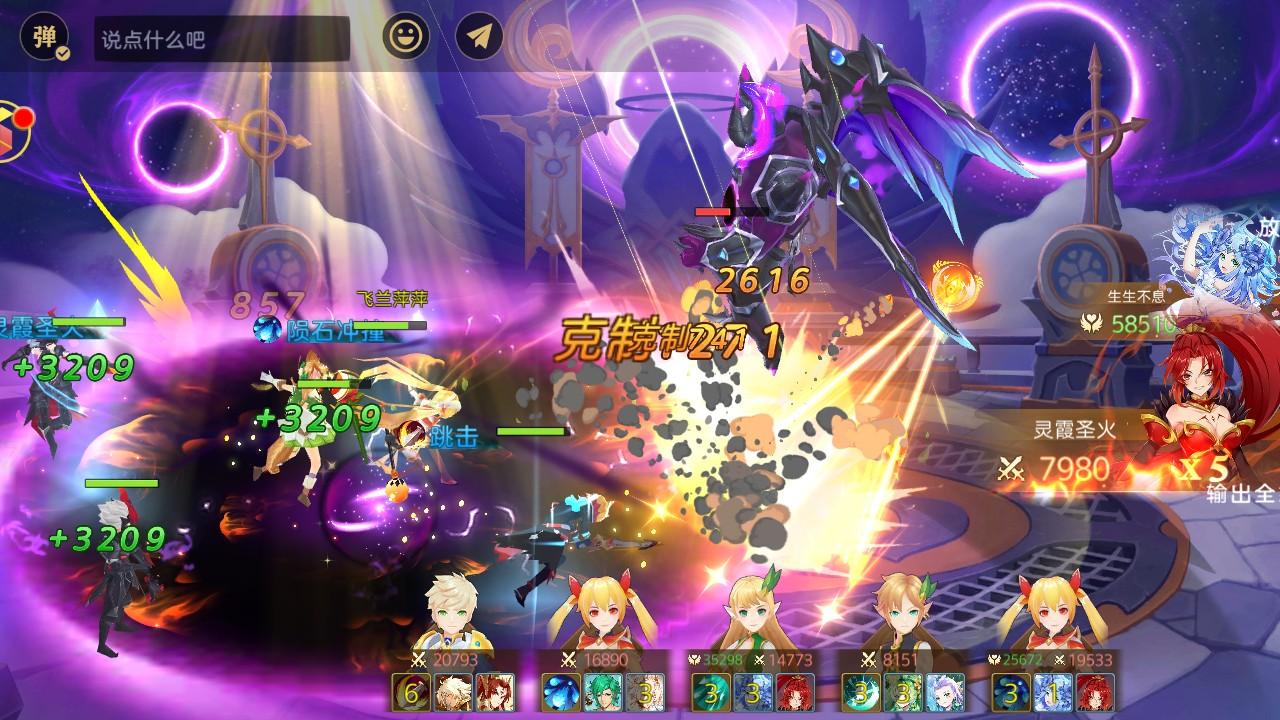
Task: Focus the 说点什么吧 chat input box
Action: [x=222, y=39]
